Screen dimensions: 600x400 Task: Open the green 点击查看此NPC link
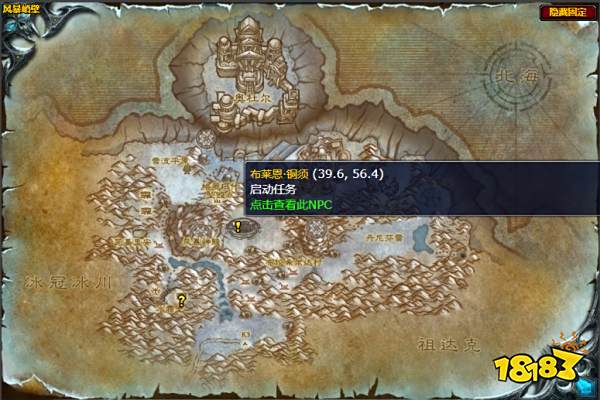click(x=290, y=204)
